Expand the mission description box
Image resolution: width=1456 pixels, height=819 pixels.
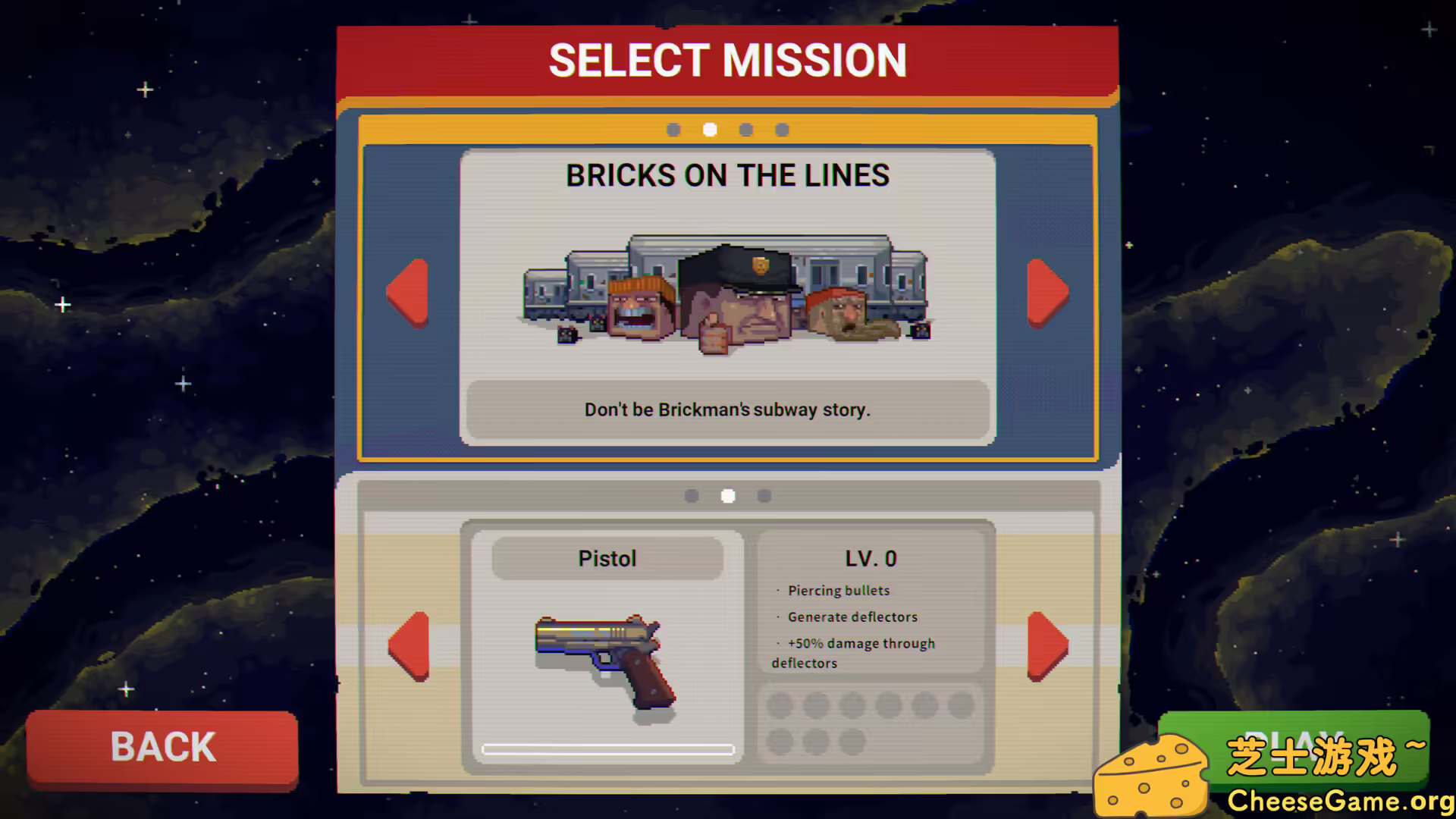pyautogui.click(x=727, y=409)
